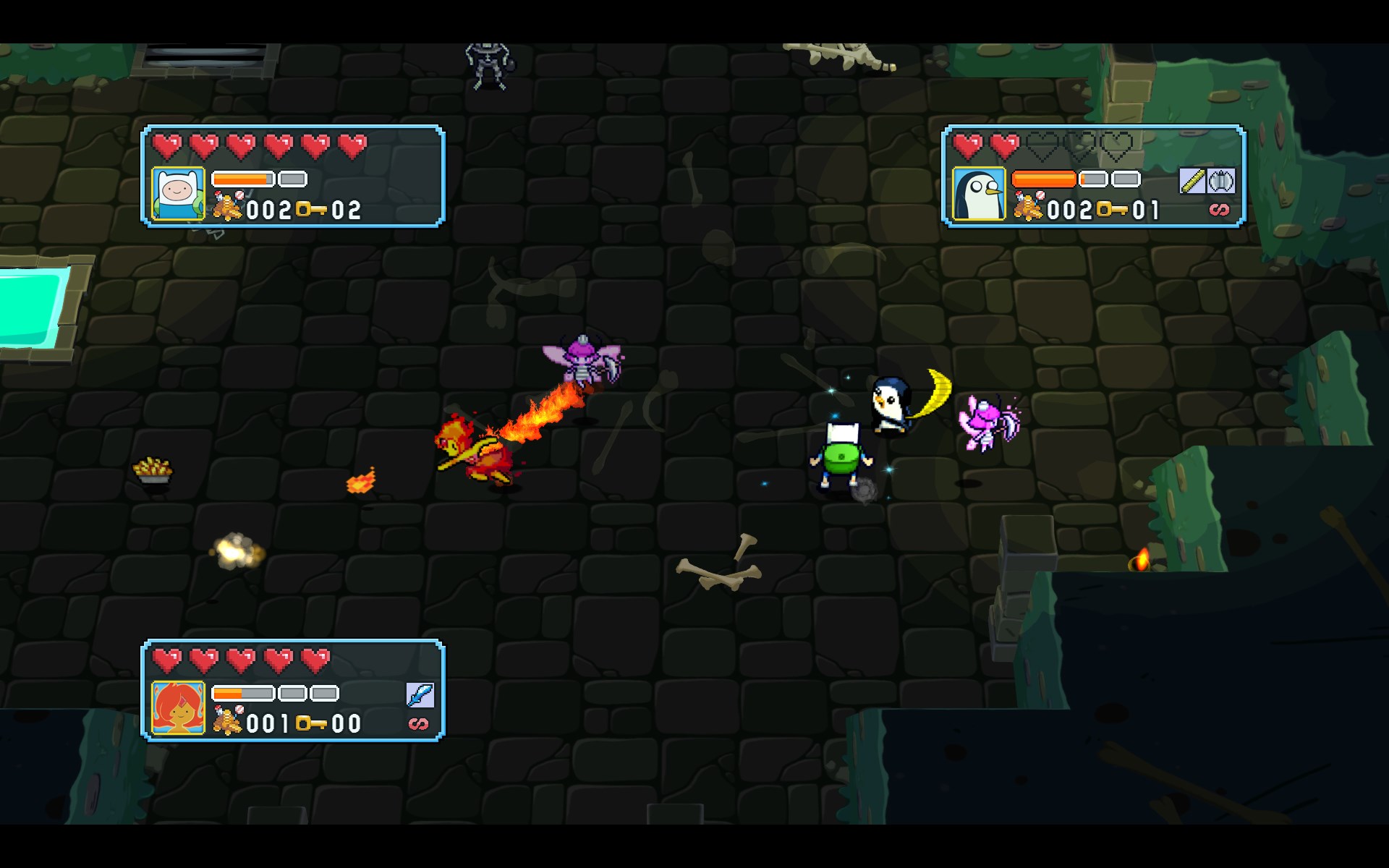
Task: Pick the double-bladed axe item slot
Action: coord(1221,181)
